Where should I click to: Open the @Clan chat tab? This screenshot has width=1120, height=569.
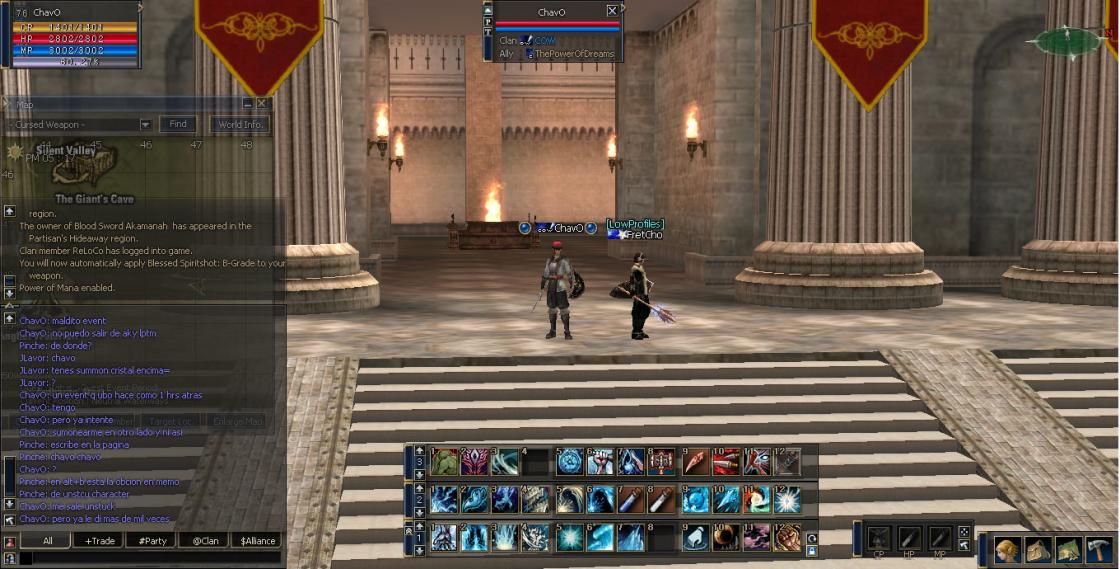[204, 540]
